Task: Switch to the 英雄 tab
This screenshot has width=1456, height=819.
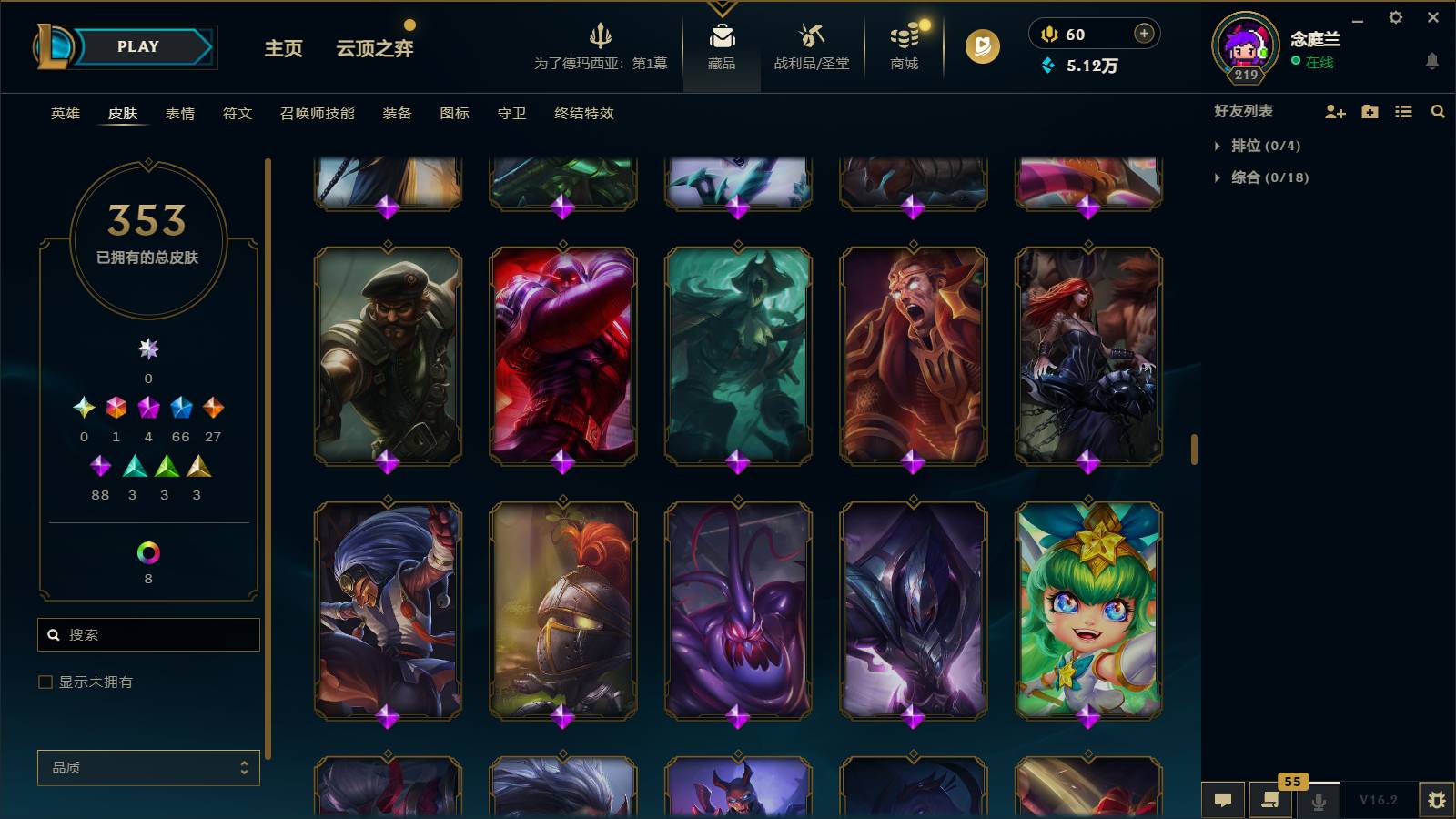Action: tap(64, 114)
